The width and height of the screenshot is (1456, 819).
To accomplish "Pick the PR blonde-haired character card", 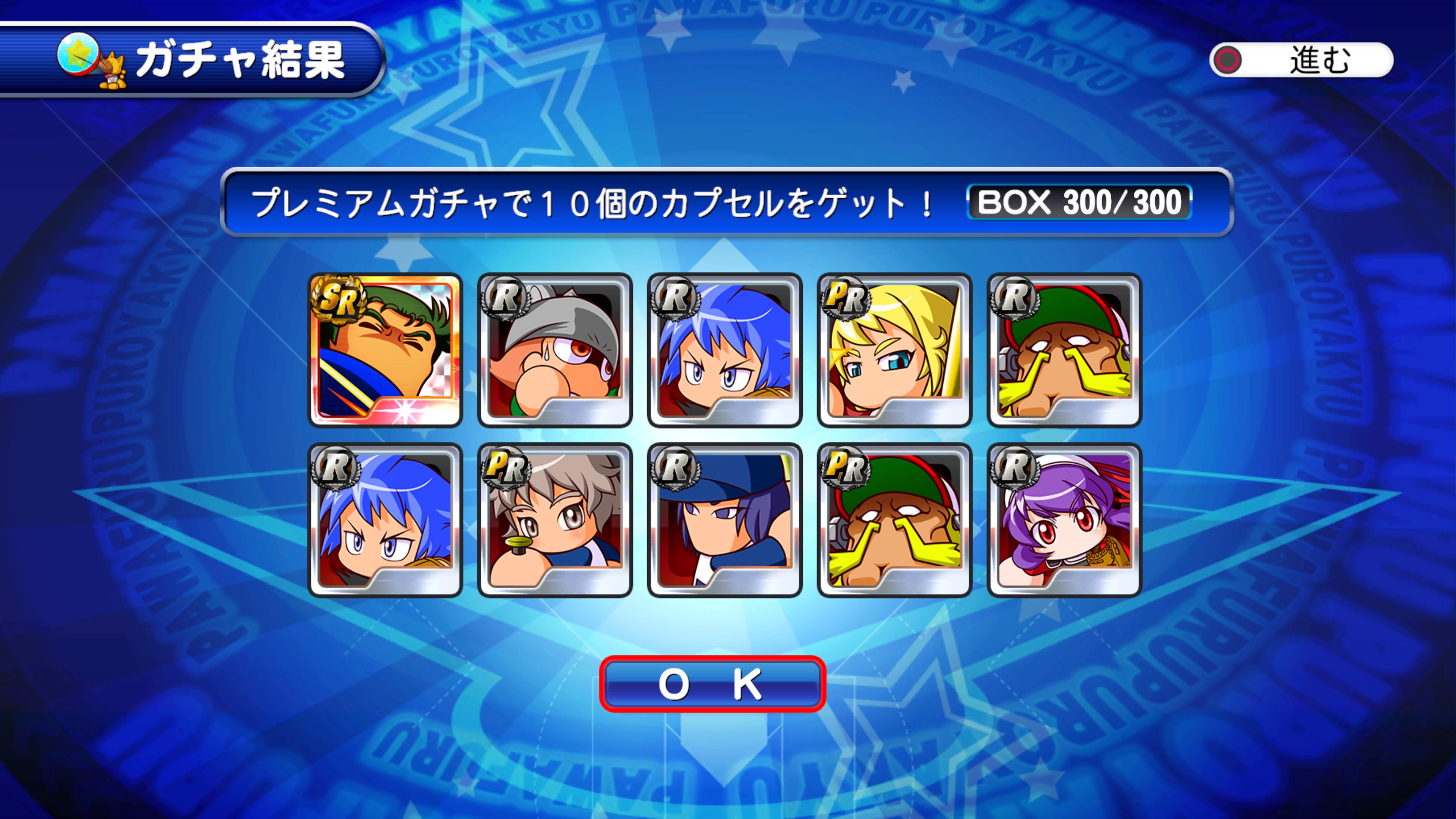I will pos(894,350).
